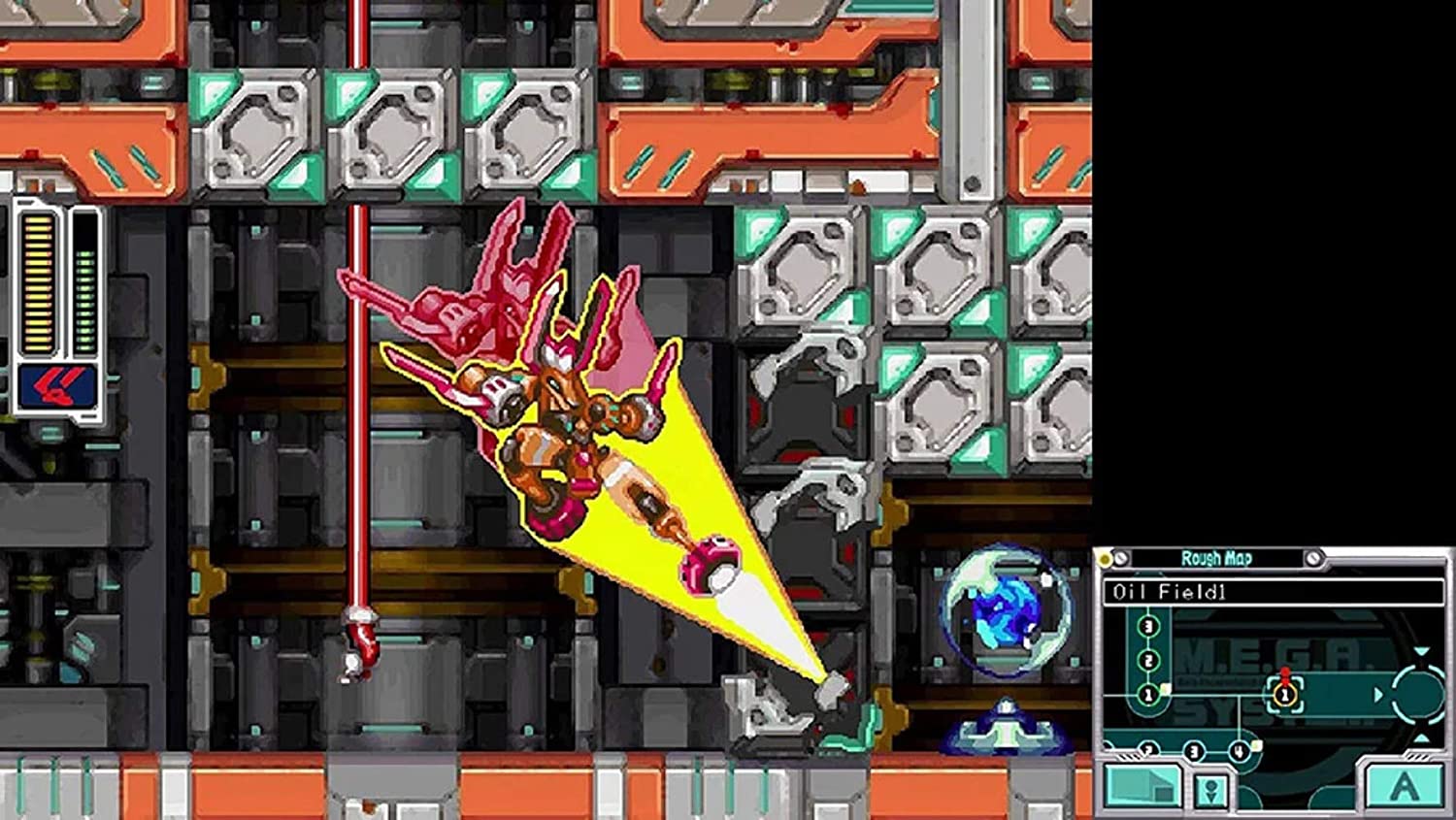Click the yellow indicator light on Rough Map corner
Screen dimensions: 1456x820
(x=1104, y=558)
